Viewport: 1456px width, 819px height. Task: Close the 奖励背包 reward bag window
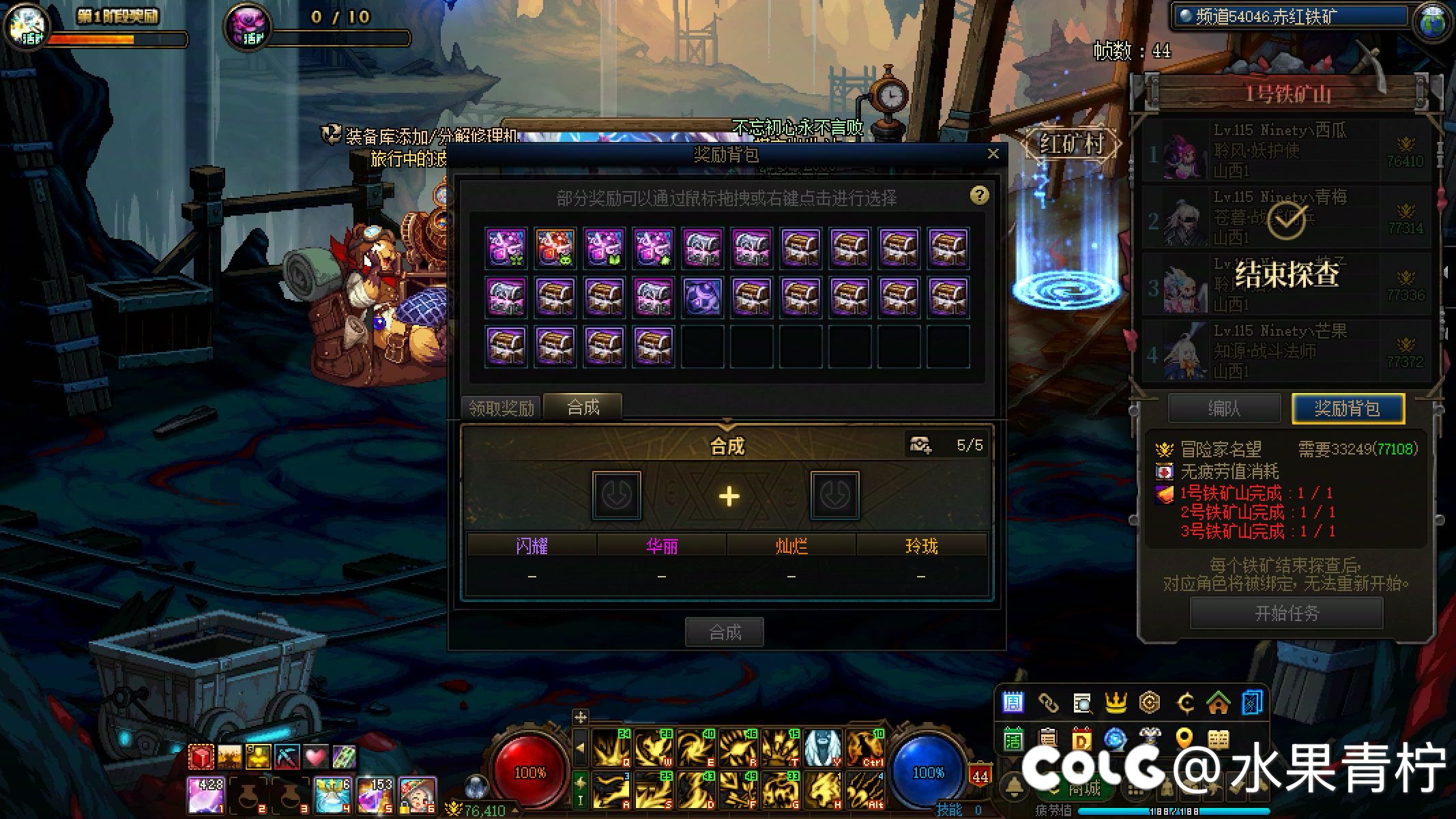point(993,154)
